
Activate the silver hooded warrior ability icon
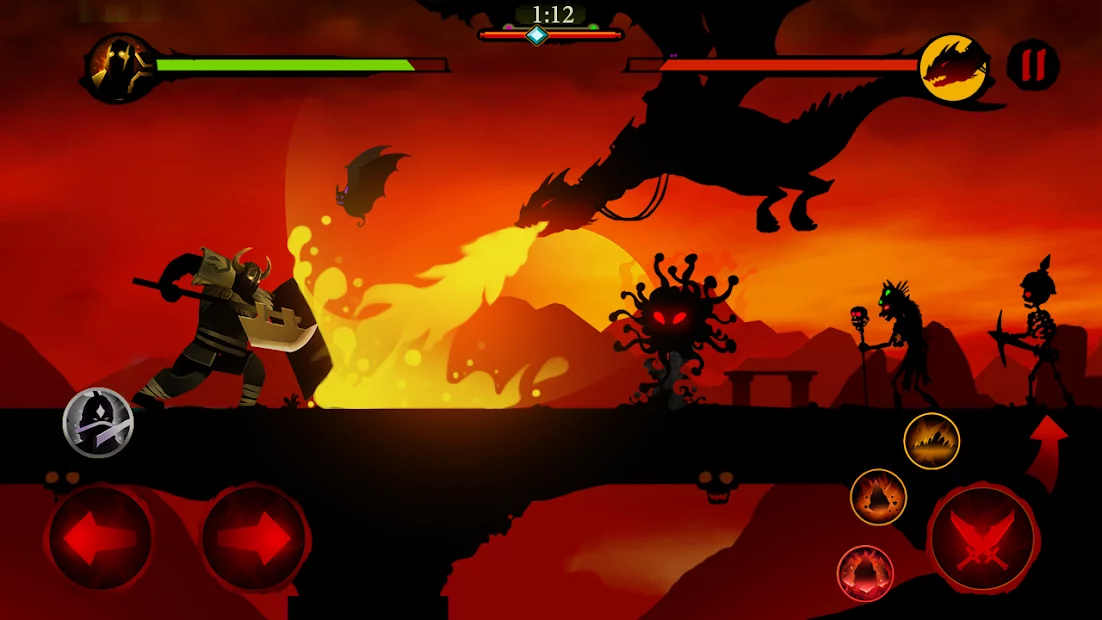(x=98, y=422)
